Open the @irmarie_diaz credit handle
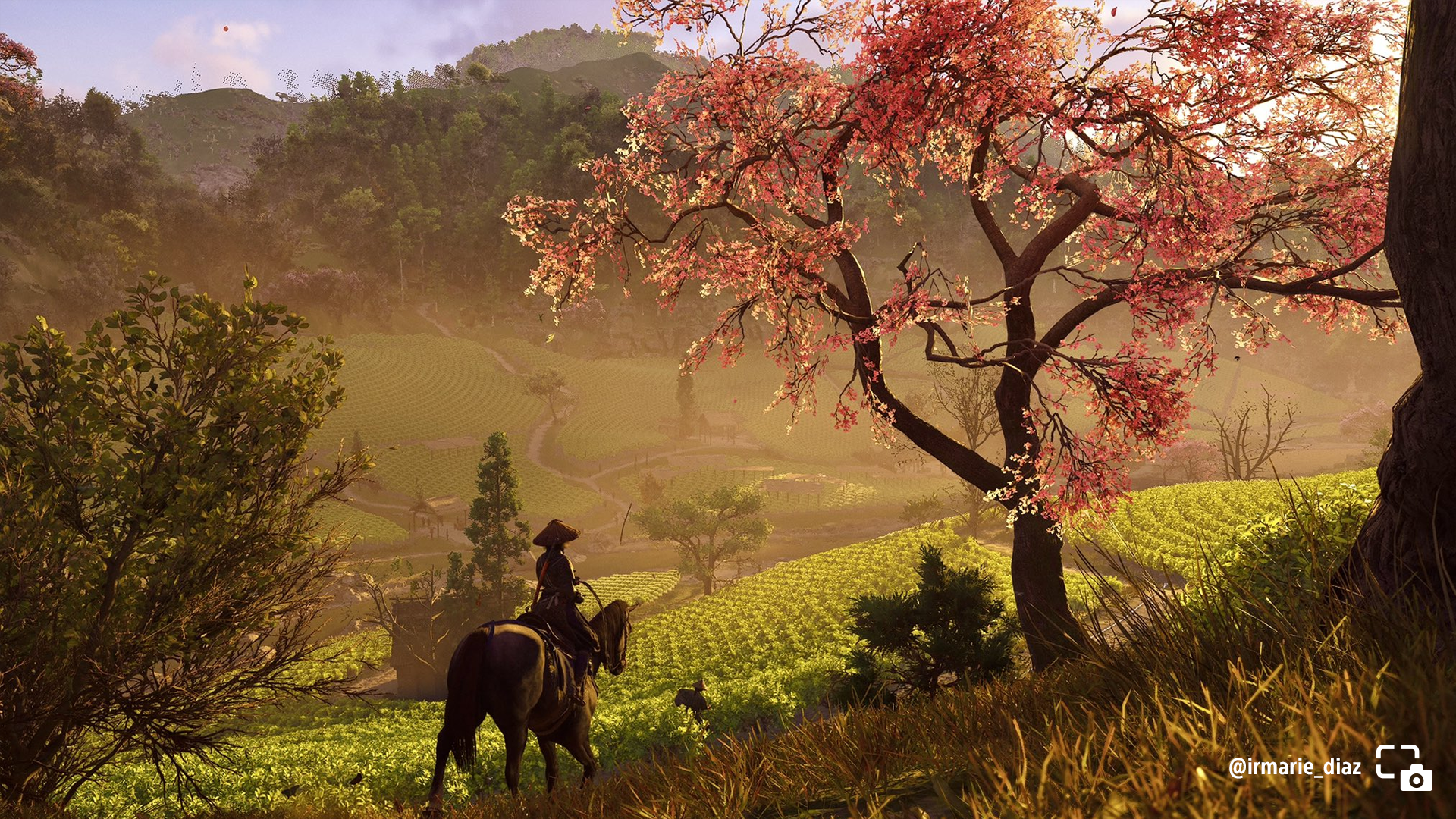The height and width of the screenshot is (819, 1456). [x=1294, y=767]
